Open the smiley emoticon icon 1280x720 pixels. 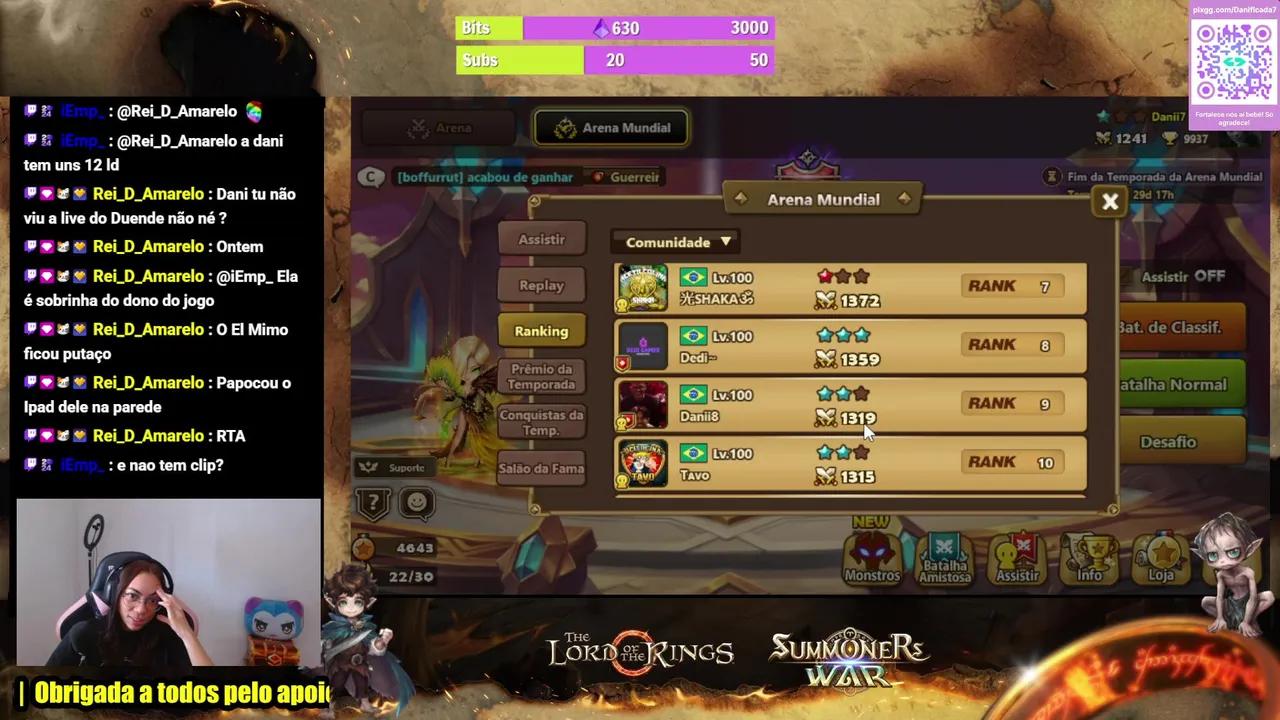[417, 504]
